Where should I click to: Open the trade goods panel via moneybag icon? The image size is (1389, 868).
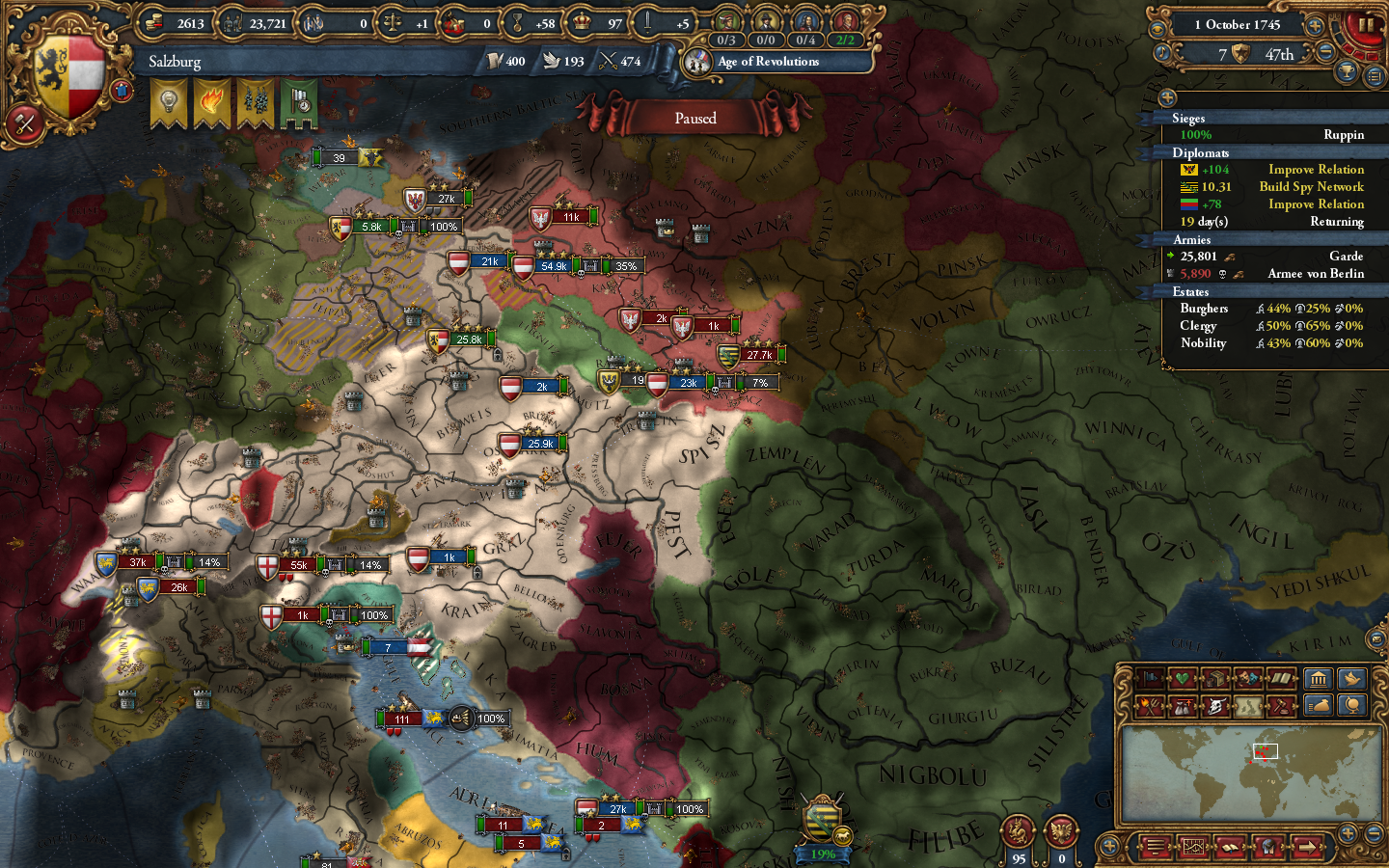[x=1318, y=705]
